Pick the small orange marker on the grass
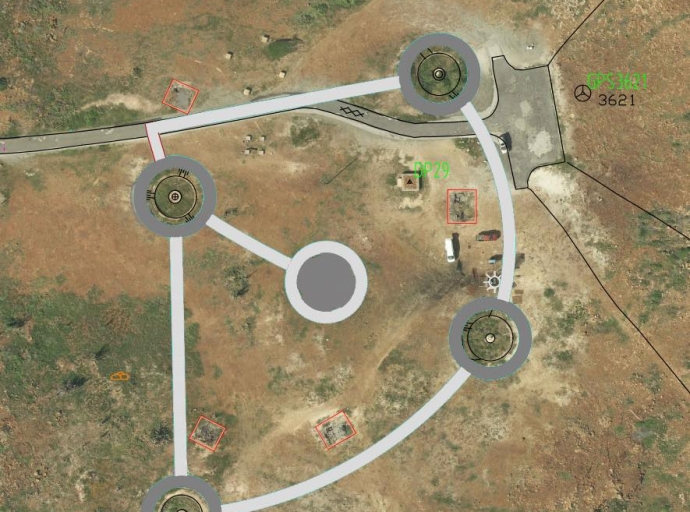The height and width of the screenshot is (512, 690). (x=121, y=376)
